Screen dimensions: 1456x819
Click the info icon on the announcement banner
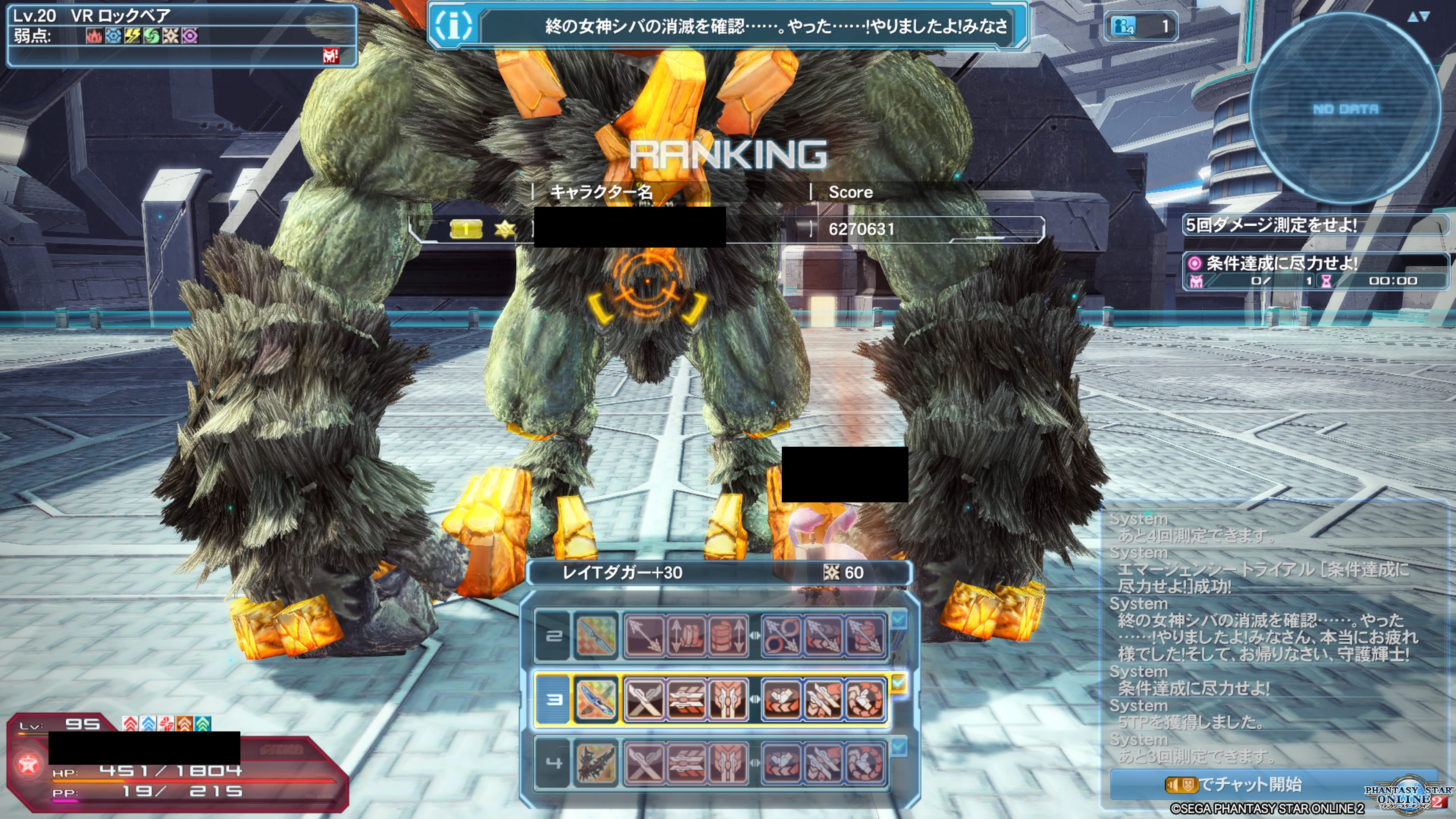pyautogui.click(x=453, y=25)
